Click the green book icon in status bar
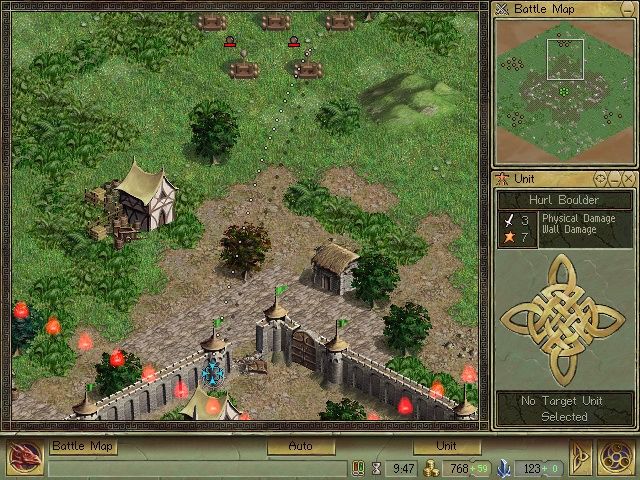The height and width of the screenshot is (480, 640). click(x=357, y=467)
